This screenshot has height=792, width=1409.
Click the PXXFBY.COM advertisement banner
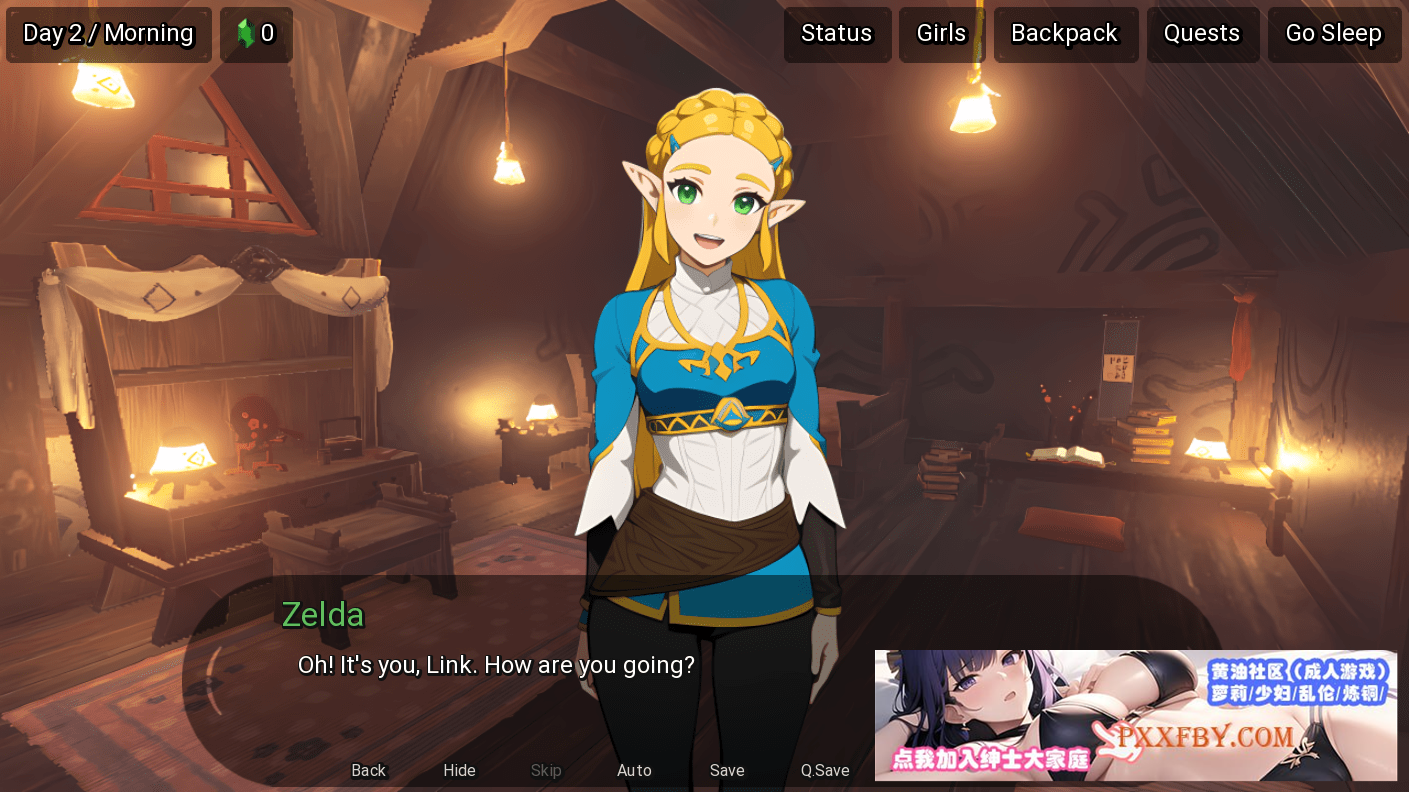(1135, 715)
